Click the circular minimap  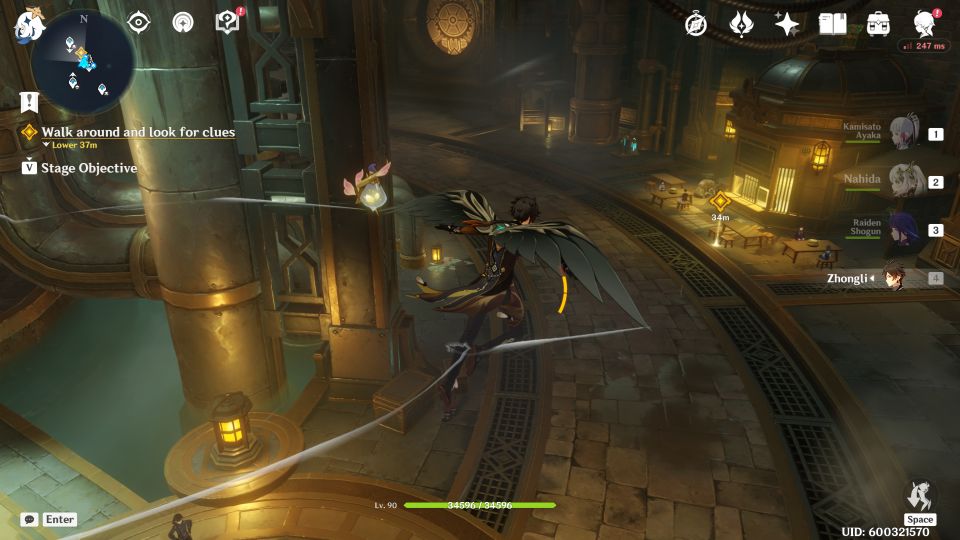(83, 58)
